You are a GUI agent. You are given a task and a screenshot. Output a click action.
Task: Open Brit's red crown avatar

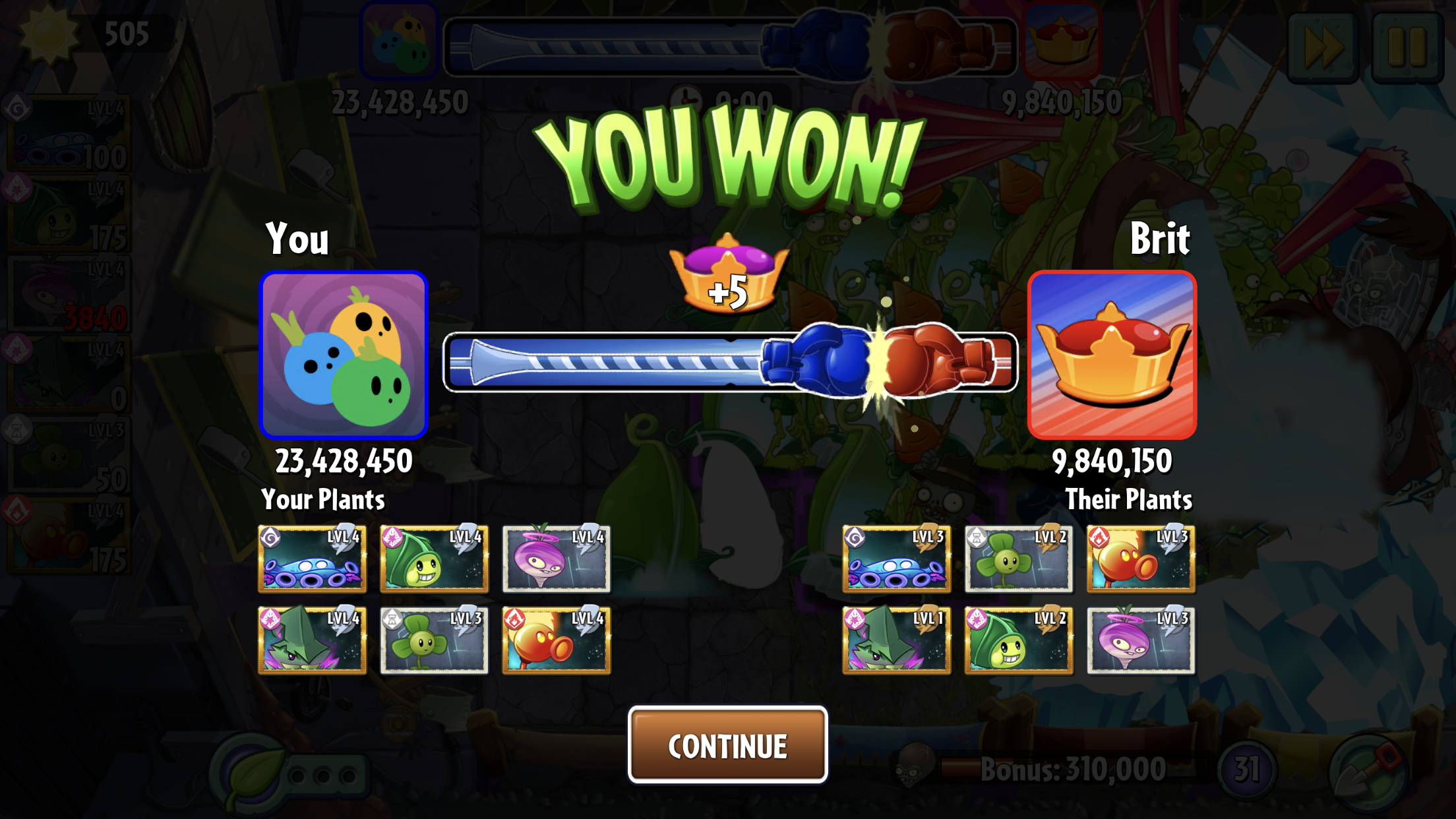(x=1112, y=355)
